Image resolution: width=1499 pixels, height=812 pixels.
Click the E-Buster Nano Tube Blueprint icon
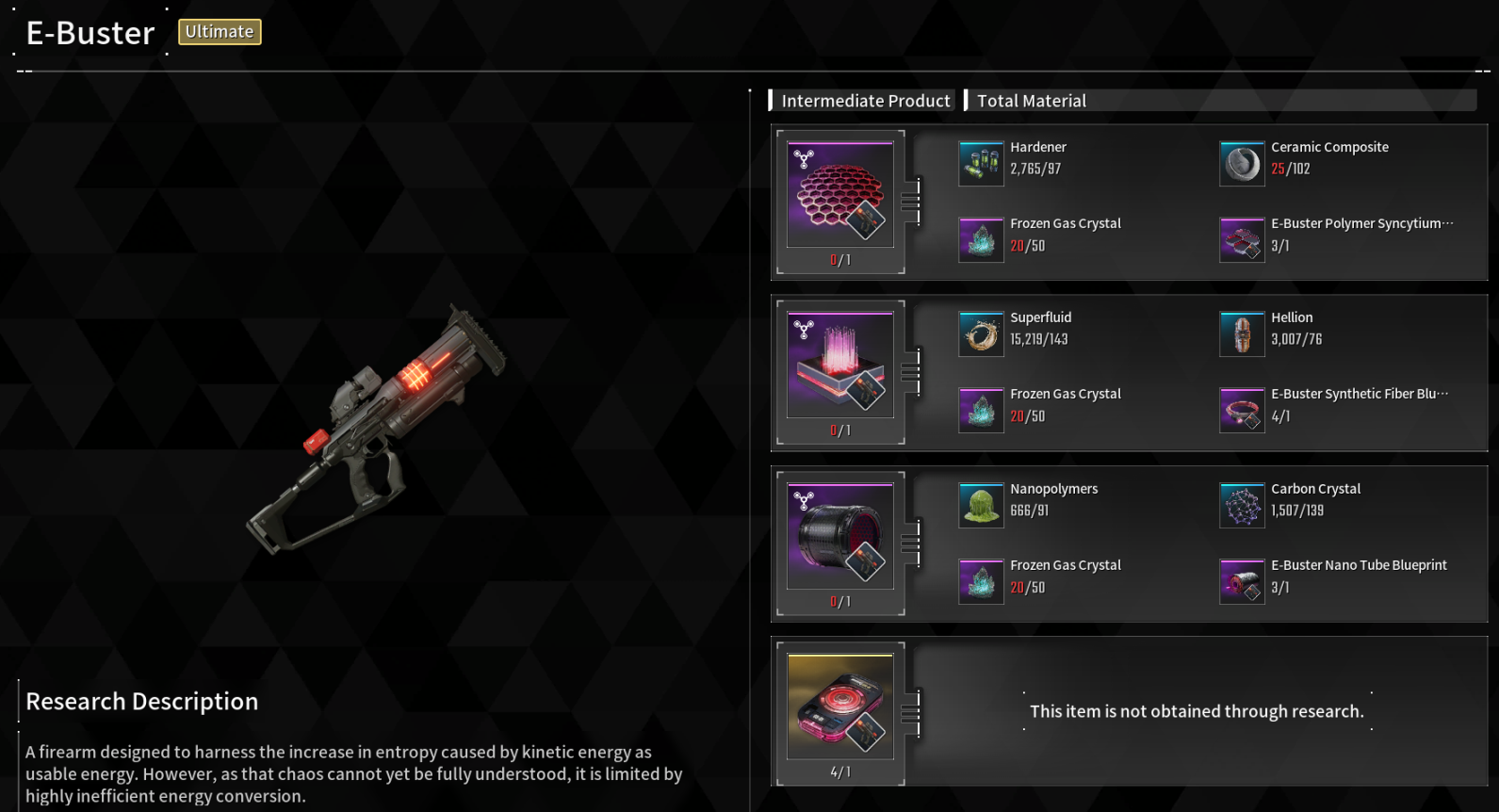click(1242, 582)
